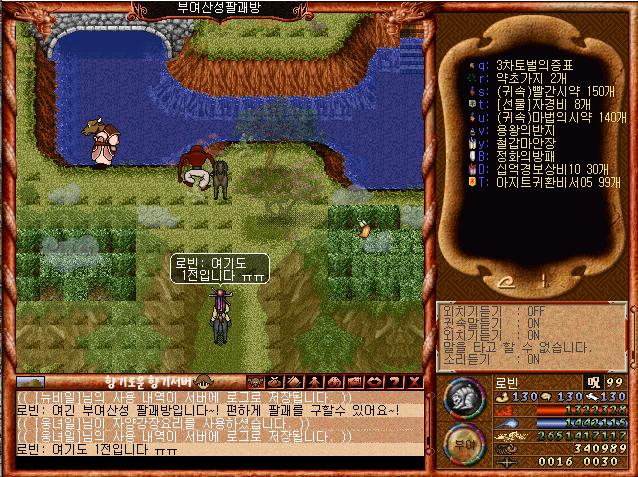This screenshot has height=477, width=638.
Task: Click the landscape thumbnail above the chat
Action: (x=31, y=381)
